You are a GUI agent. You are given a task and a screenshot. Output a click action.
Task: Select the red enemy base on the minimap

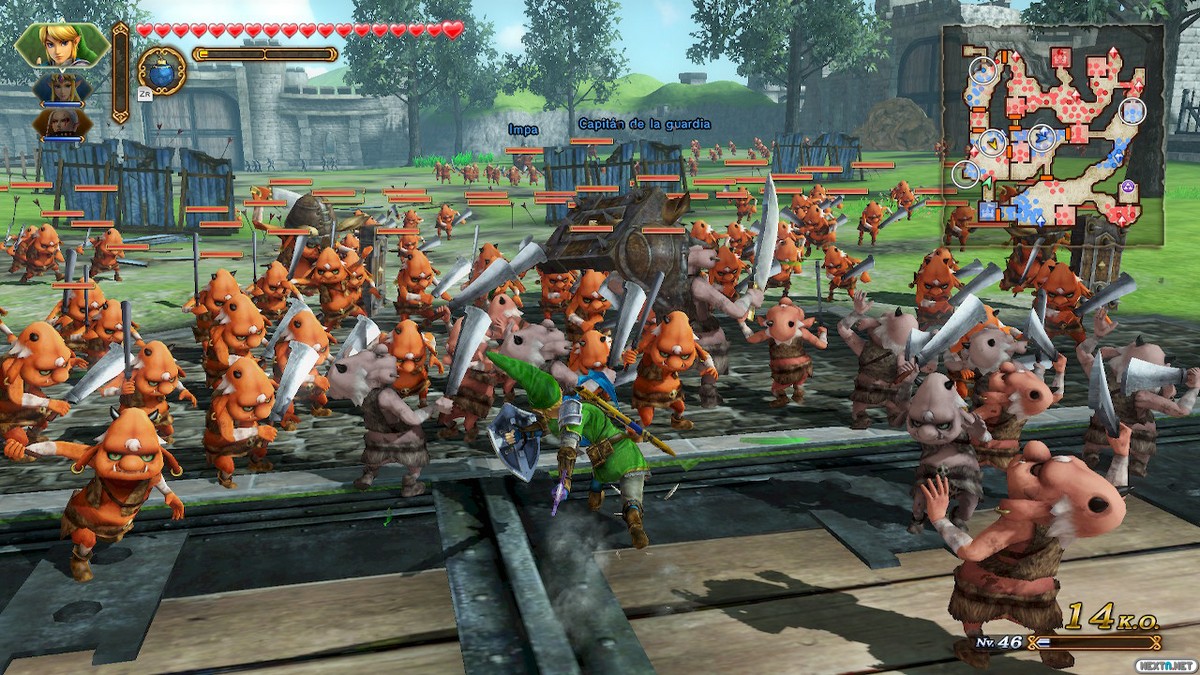(1060, 57)
